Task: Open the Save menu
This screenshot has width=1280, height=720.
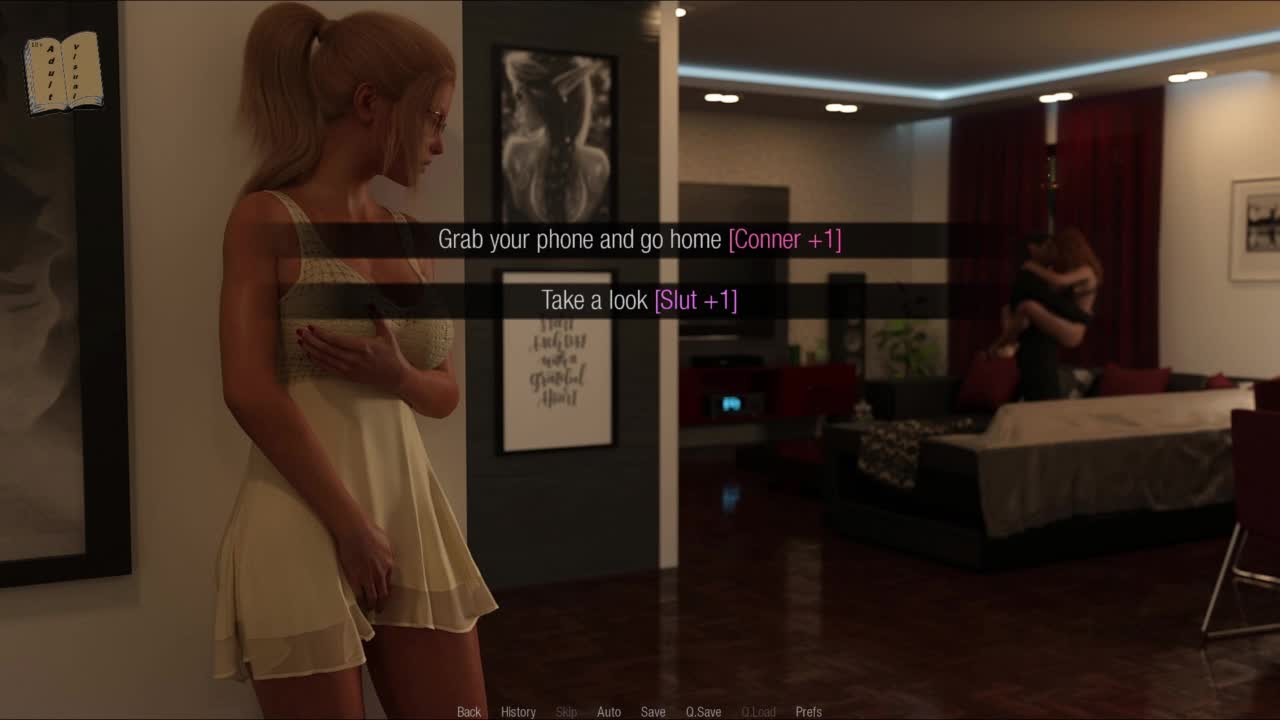Action: [653, 712]
